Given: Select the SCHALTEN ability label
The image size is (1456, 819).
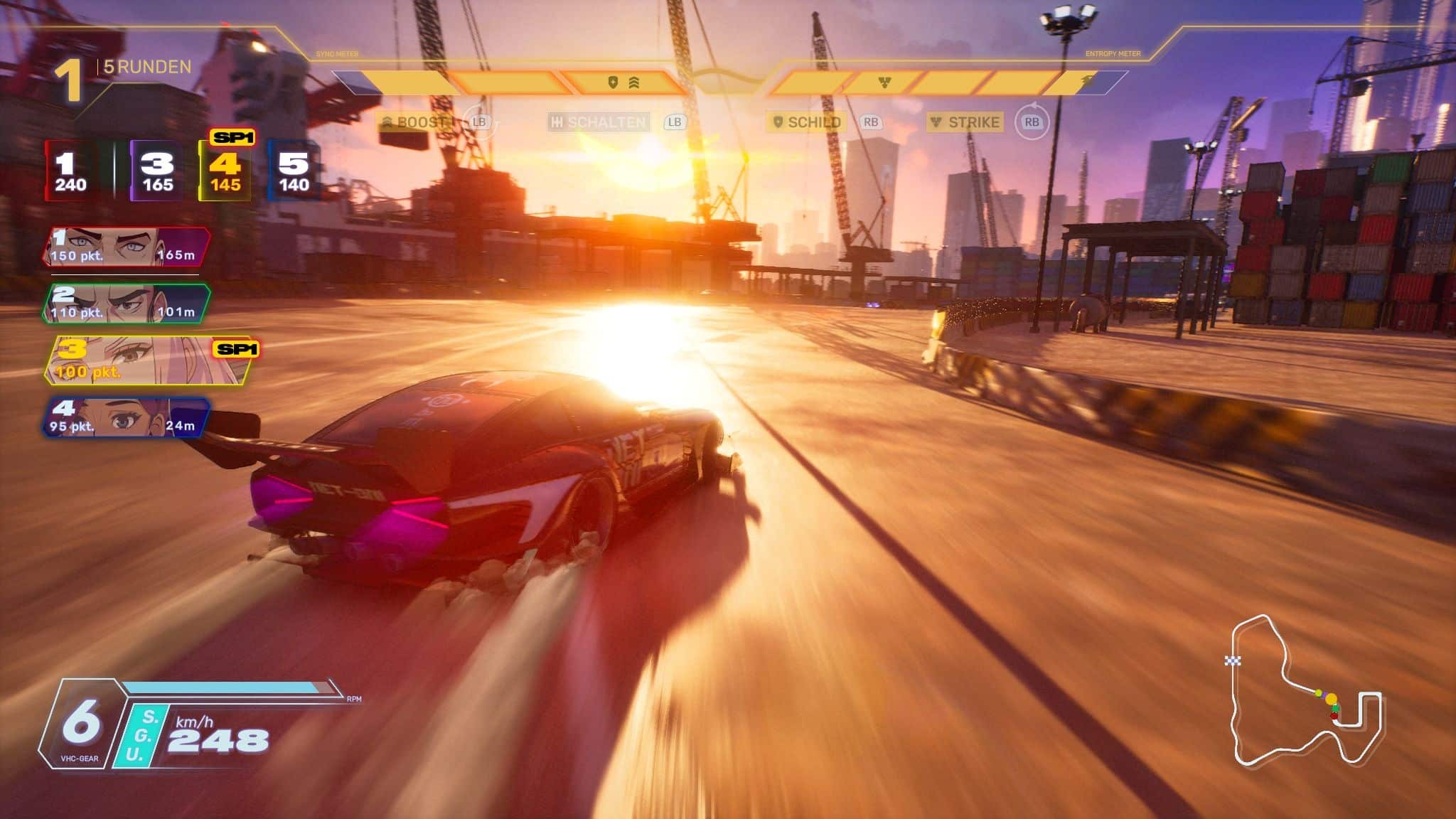Looking at the screenshot, I should click(x=599, y=122).
